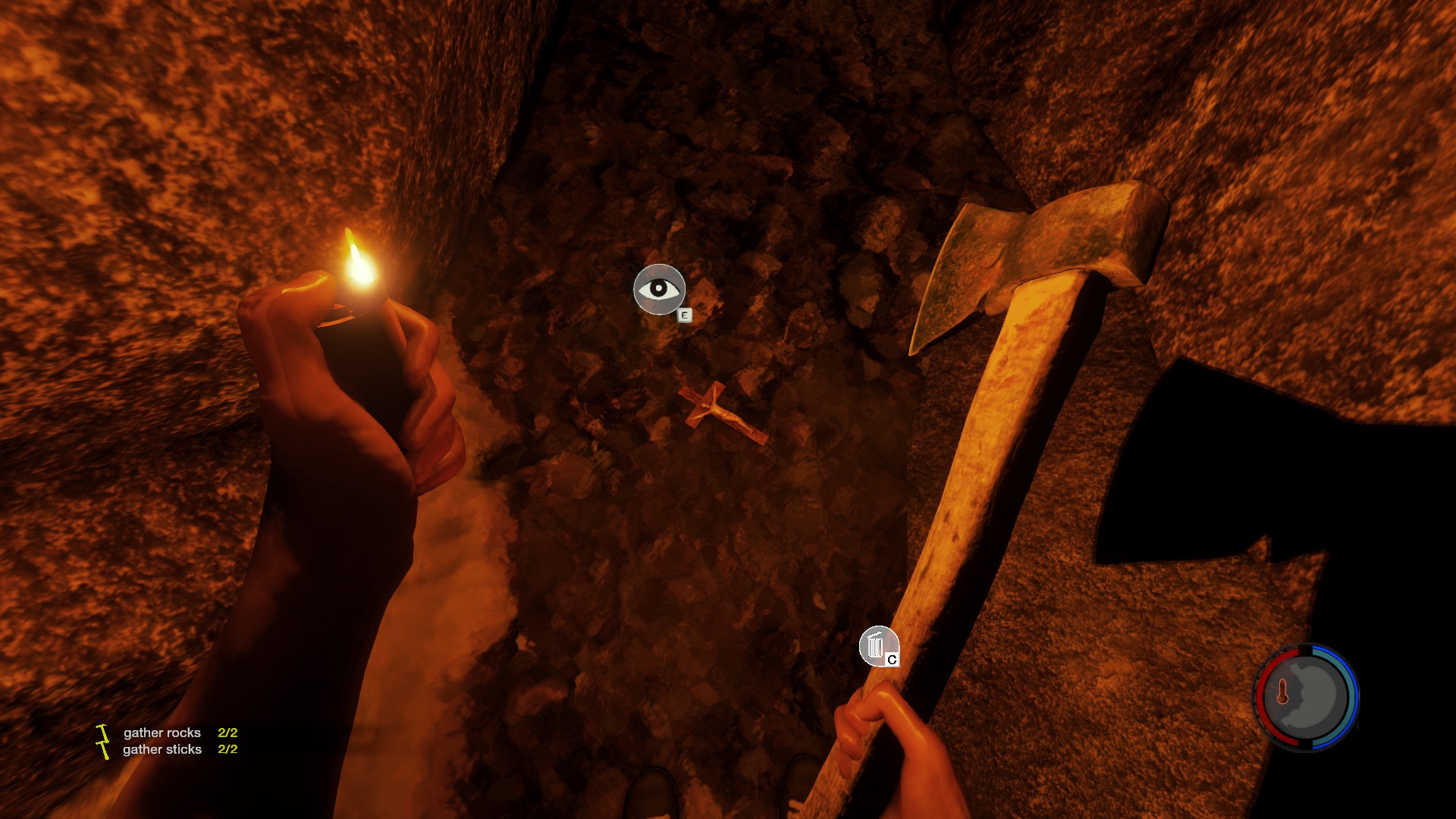Click the eye inspect icon
1456x819 pixels.
click(x=659, y=289)
